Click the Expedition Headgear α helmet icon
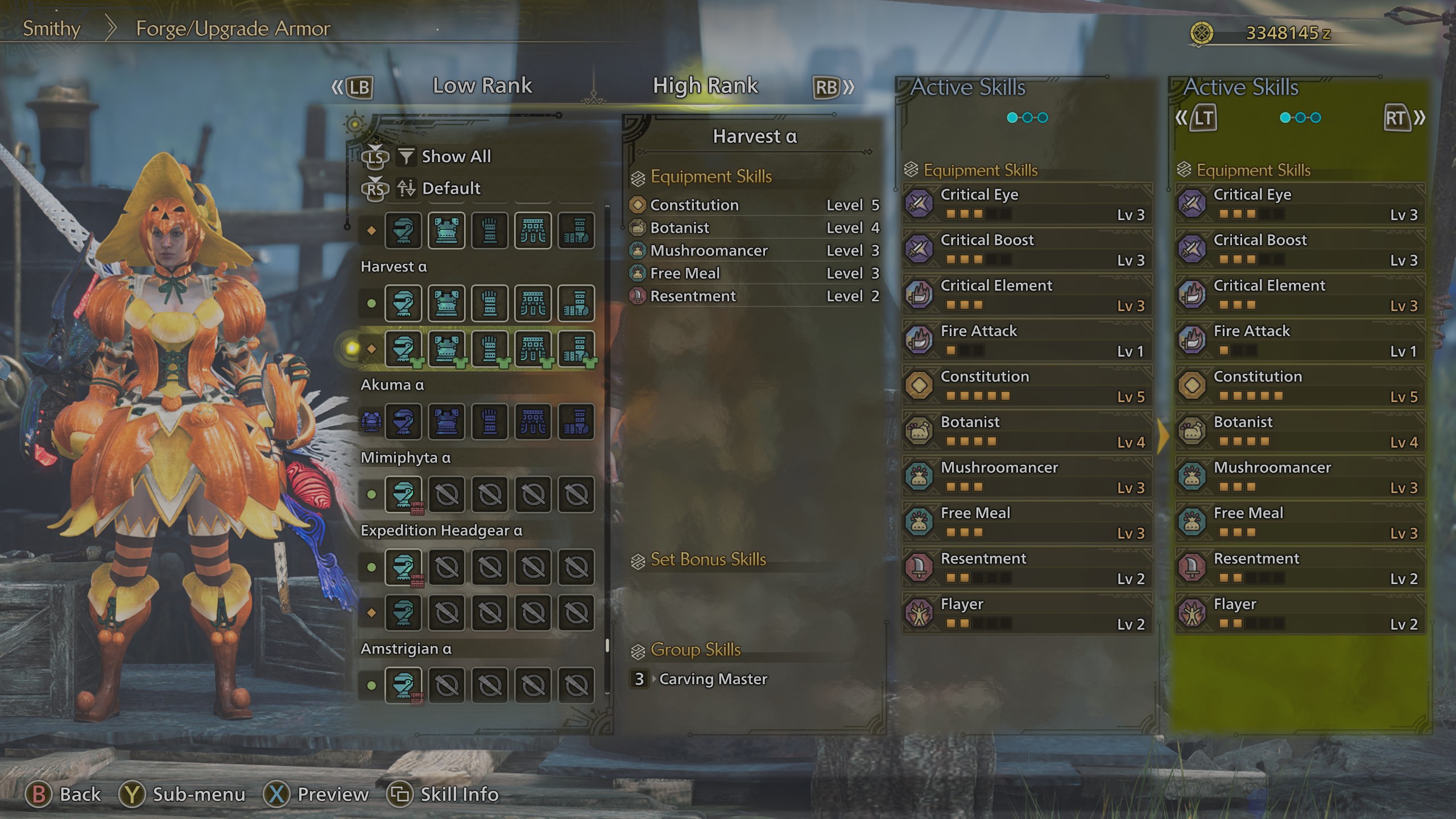The image size is (1456, 819). tap(404, 568)
